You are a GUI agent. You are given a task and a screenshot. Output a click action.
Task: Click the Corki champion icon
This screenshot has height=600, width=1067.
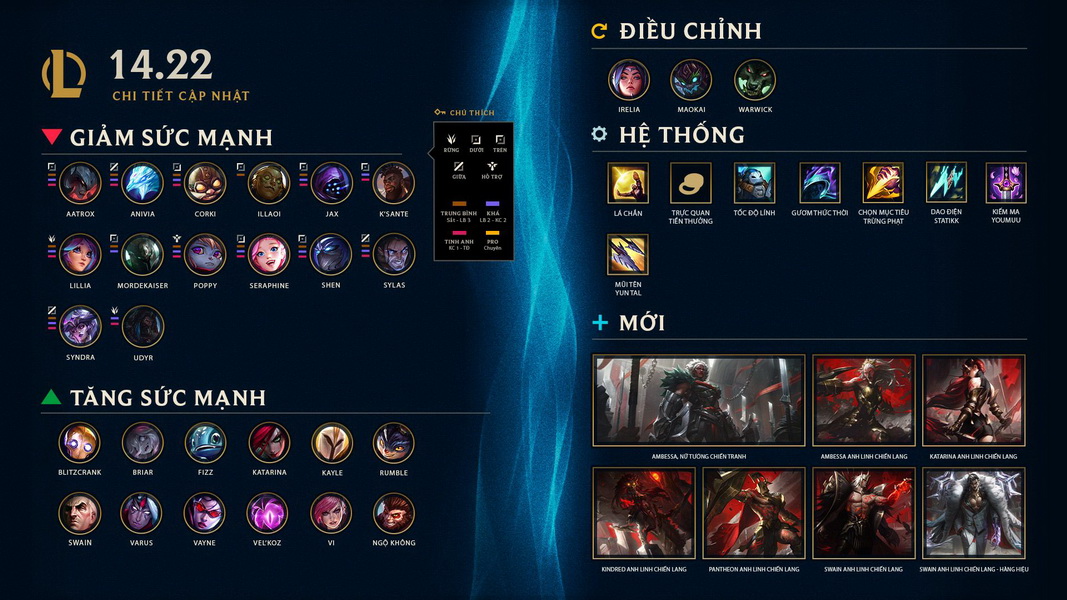(x=205, y=183)
